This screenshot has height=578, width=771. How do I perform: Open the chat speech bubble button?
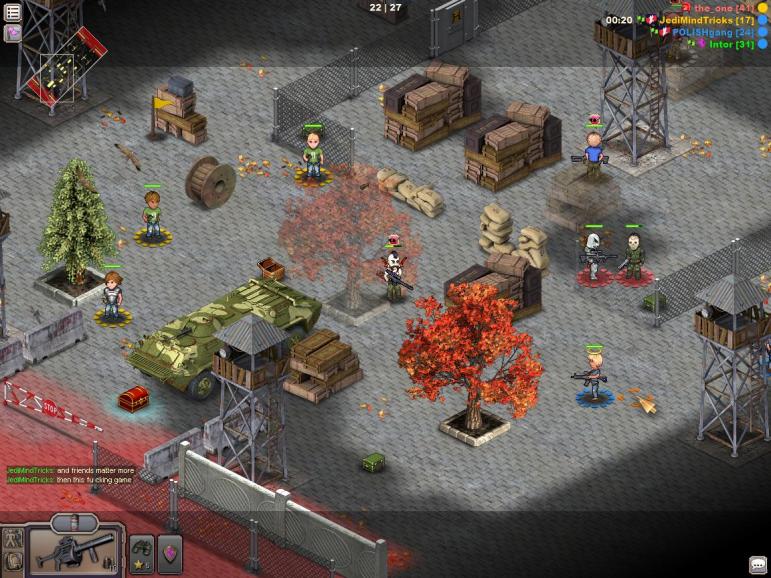(757, 565)
